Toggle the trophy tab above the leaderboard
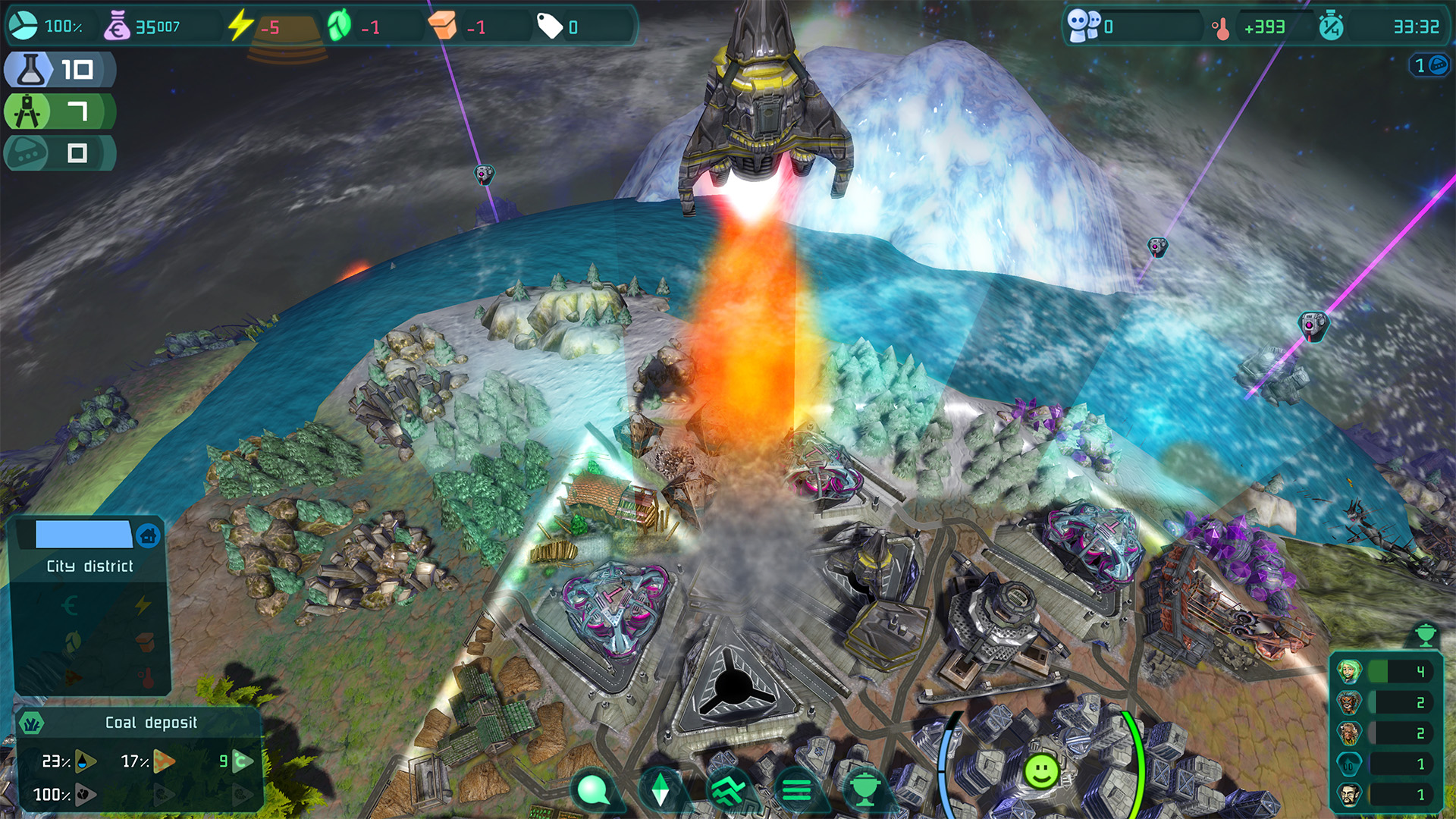 [1425, 634]
